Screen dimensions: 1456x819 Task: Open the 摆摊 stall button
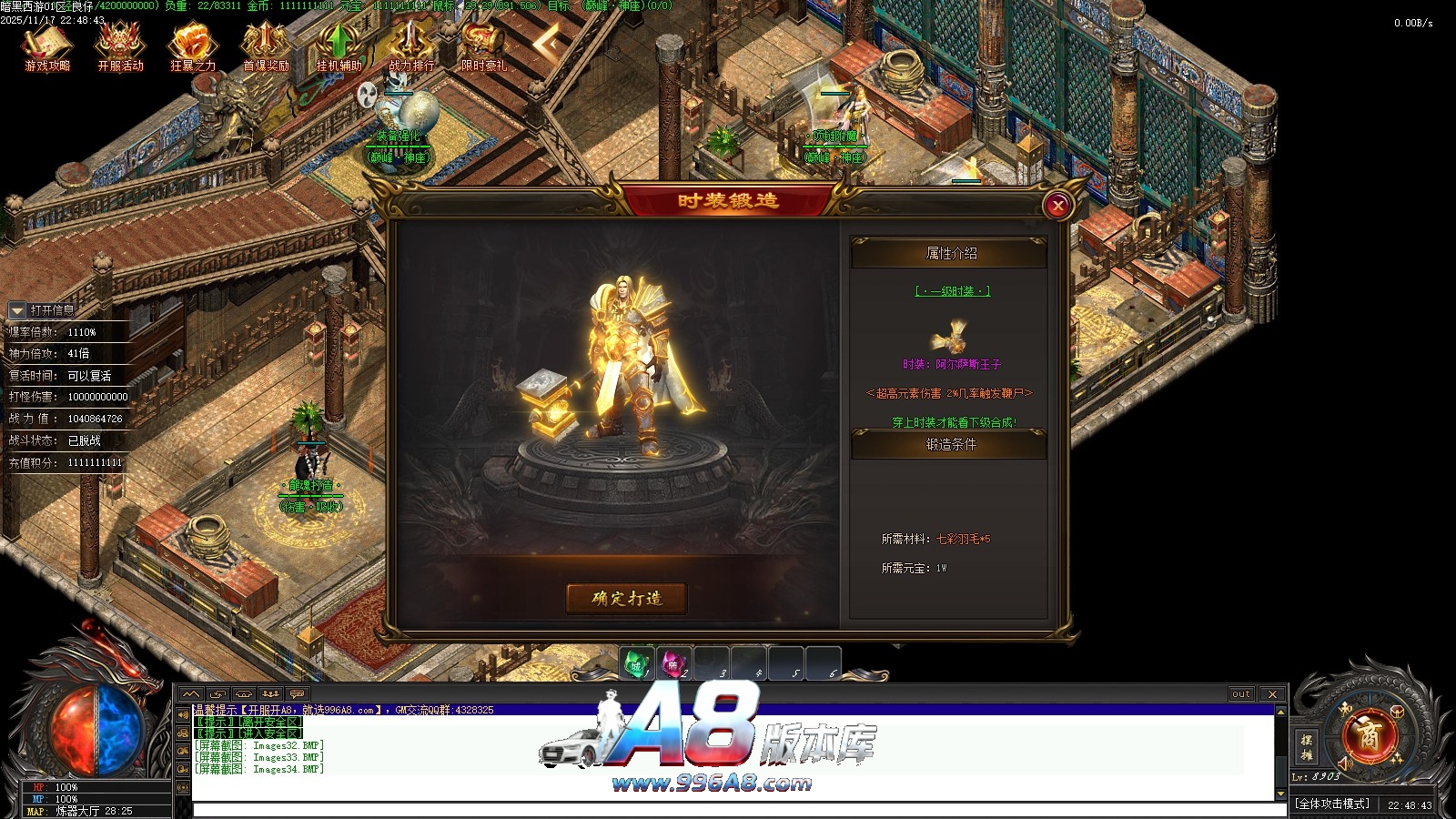coord(1306,746)
